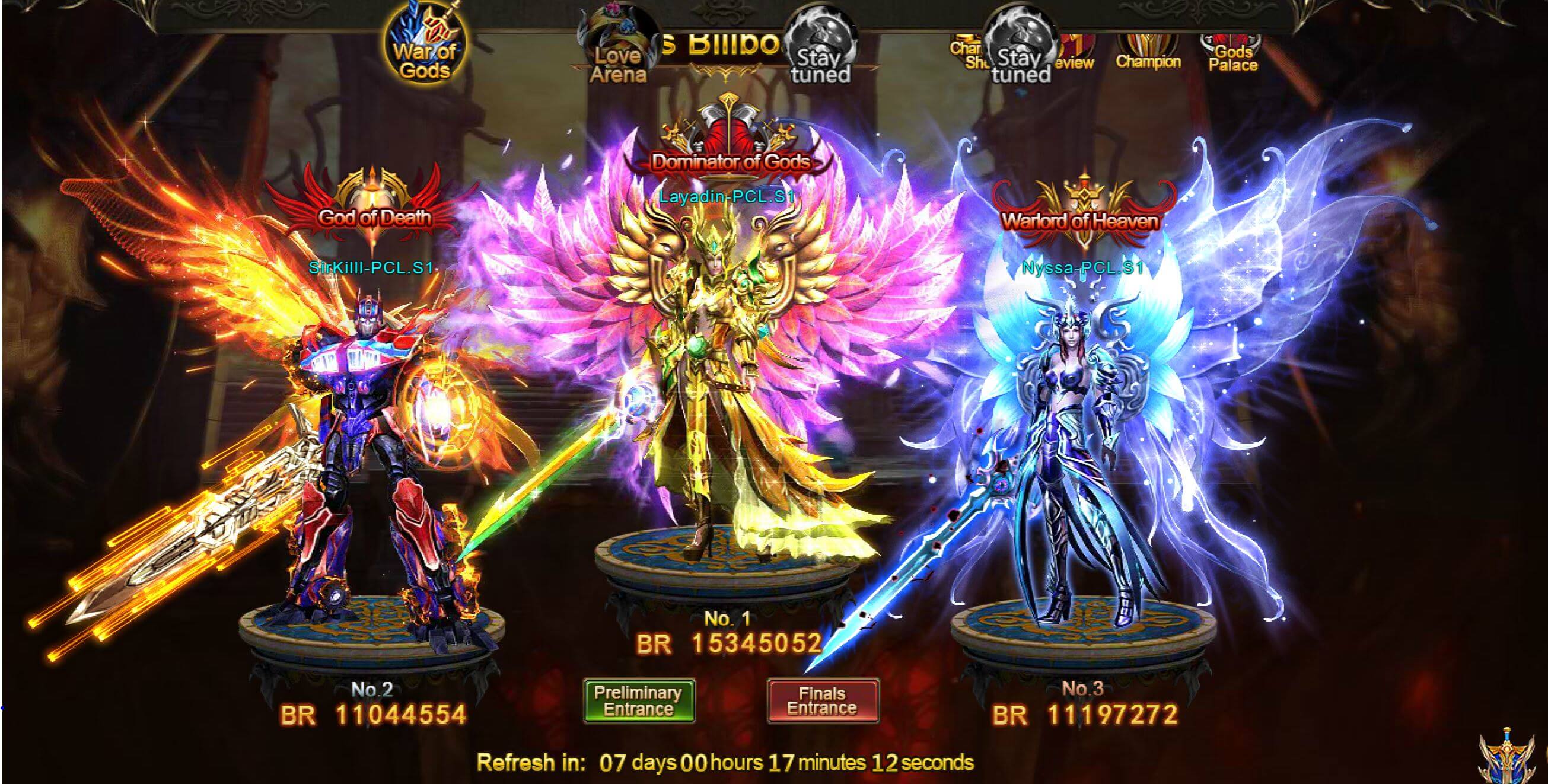Choose player Nyssa-PCL.S1's name
The height and width of the screenshot is (784, 1548).
[1082, 268]
